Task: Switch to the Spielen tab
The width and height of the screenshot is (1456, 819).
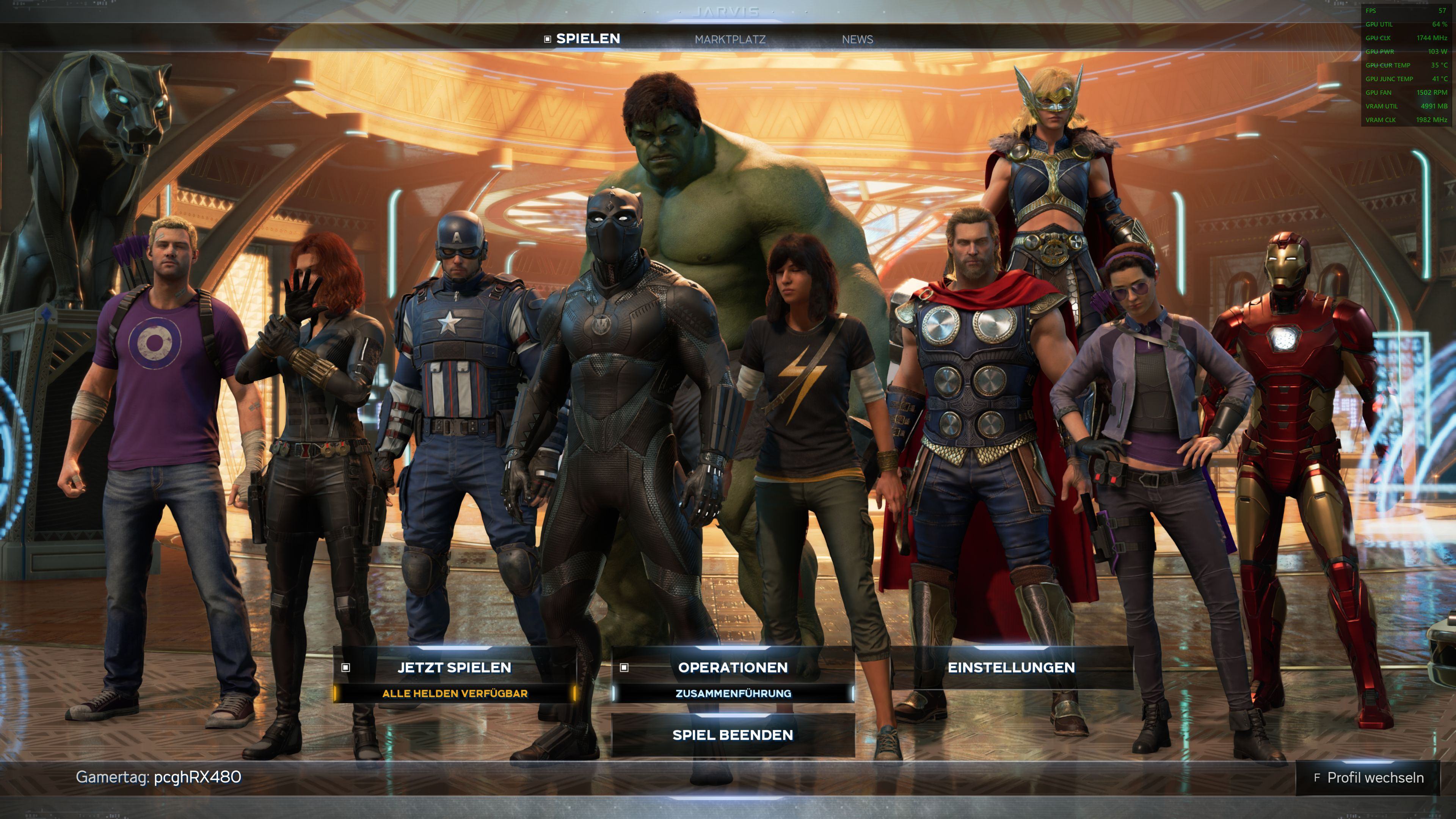Action: pyautogui.click(x=587, y=39)
